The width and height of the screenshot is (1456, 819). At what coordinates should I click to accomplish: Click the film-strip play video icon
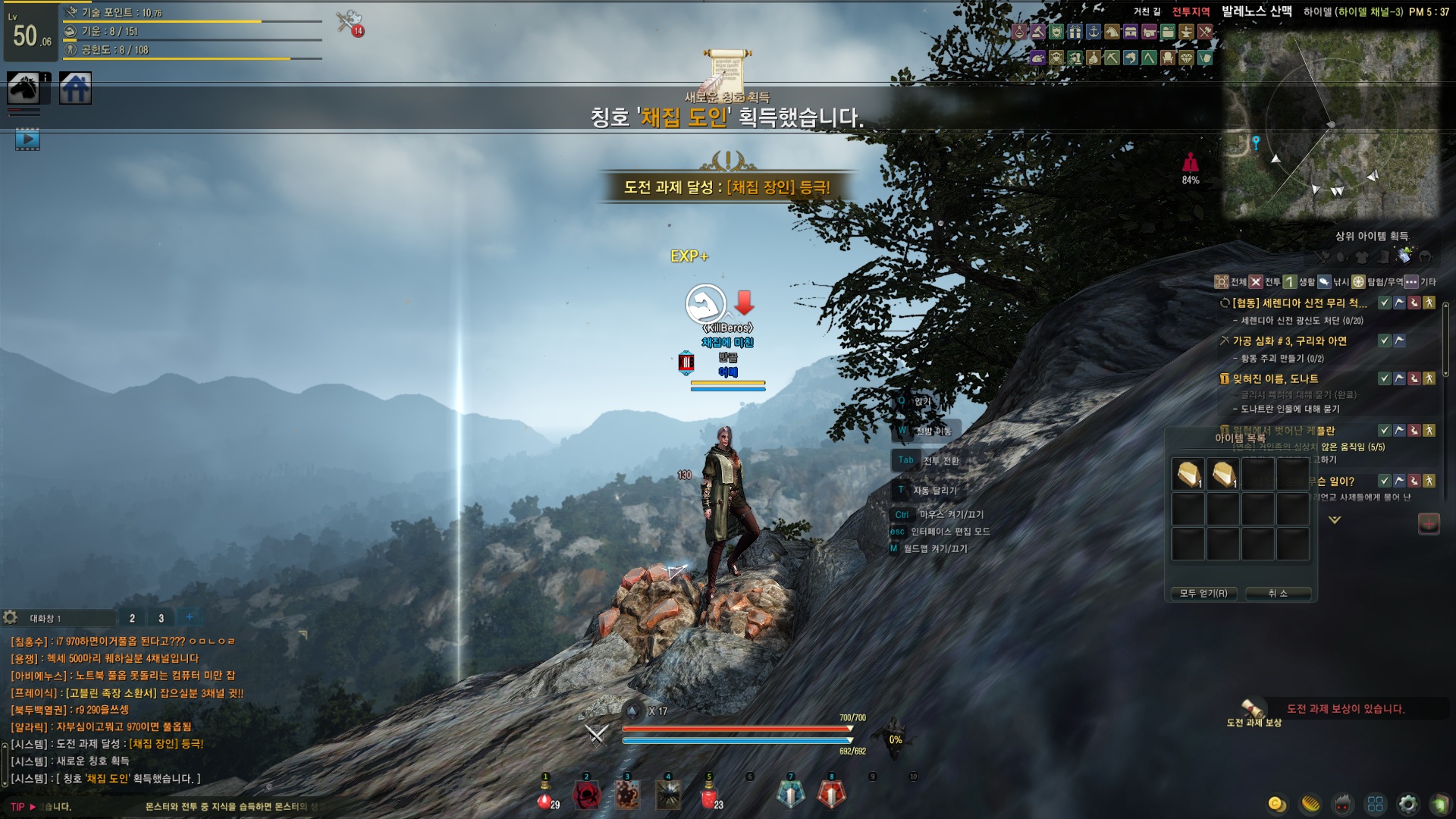click(x=27, y=140)
